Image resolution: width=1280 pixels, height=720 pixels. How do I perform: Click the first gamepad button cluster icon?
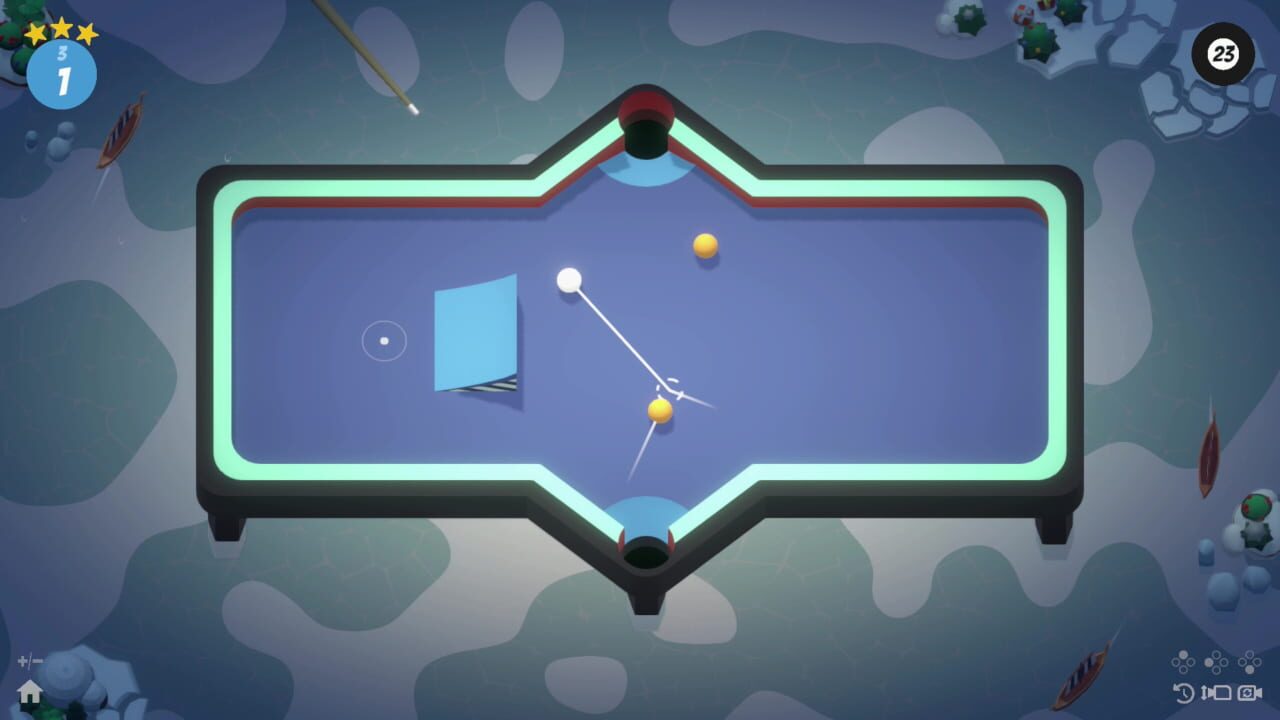[x=1183, y=662]
